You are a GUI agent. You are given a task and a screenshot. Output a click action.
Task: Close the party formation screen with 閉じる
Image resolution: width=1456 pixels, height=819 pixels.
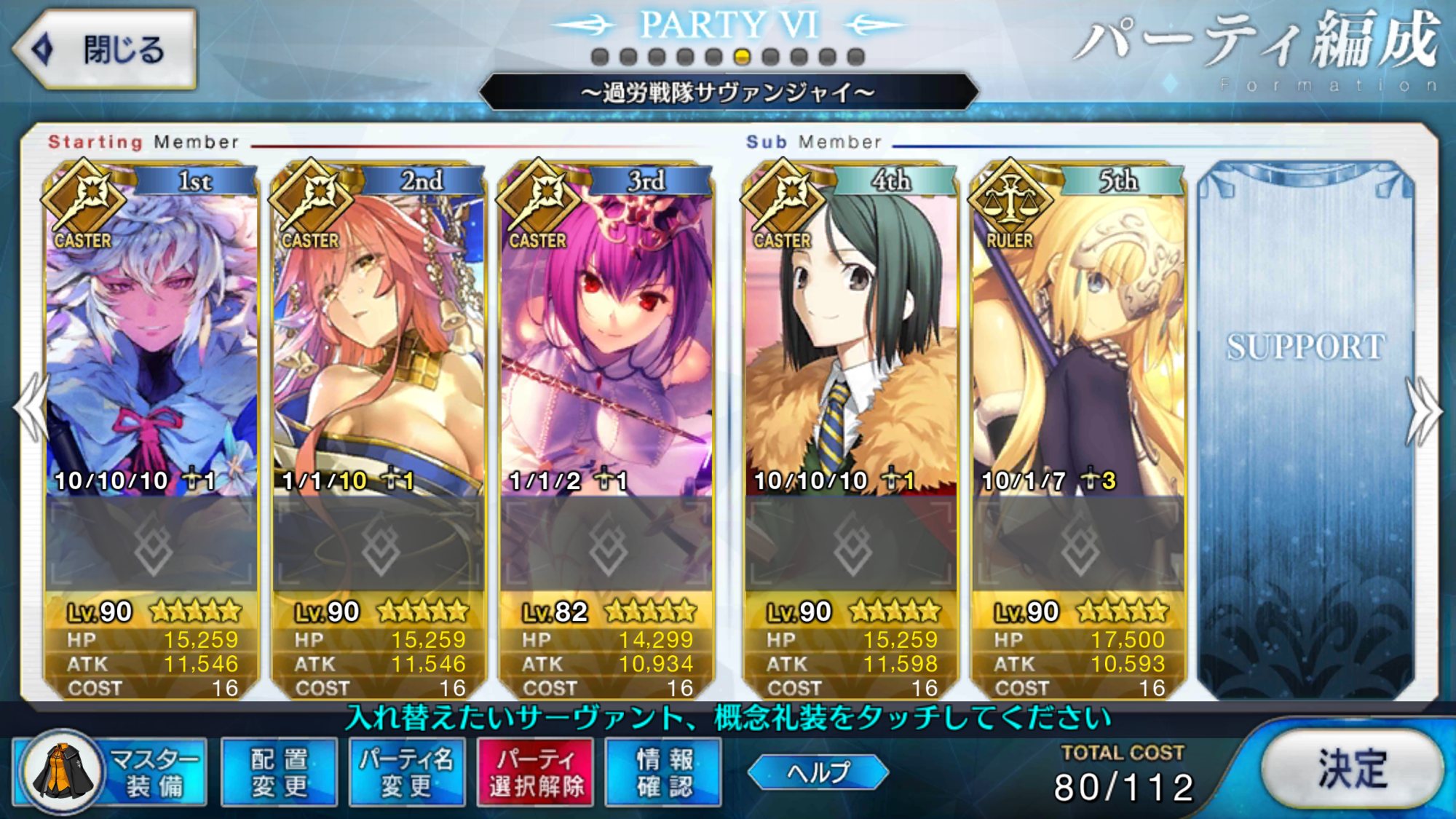tap(106, 50)
